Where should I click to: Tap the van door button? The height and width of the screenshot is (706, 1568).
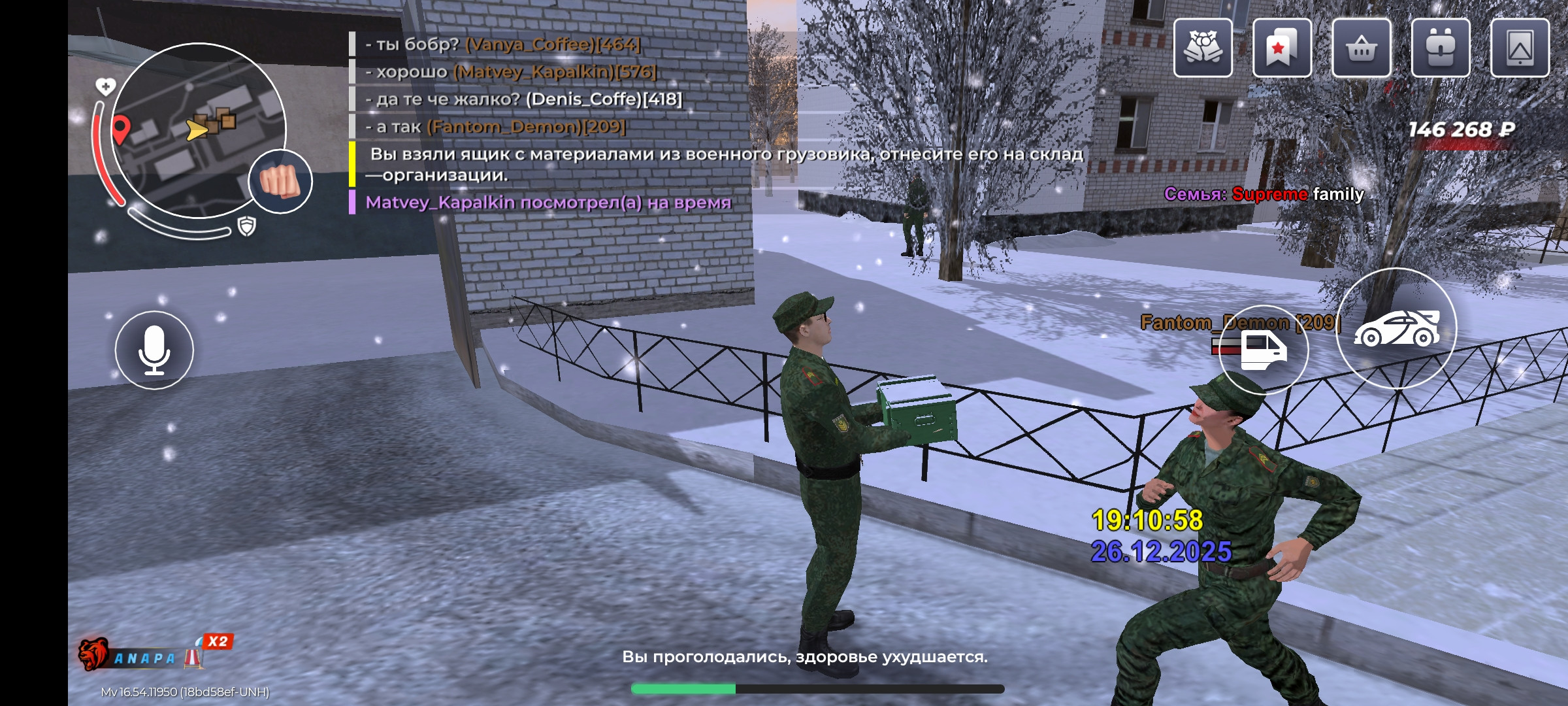coord(1263,350)
